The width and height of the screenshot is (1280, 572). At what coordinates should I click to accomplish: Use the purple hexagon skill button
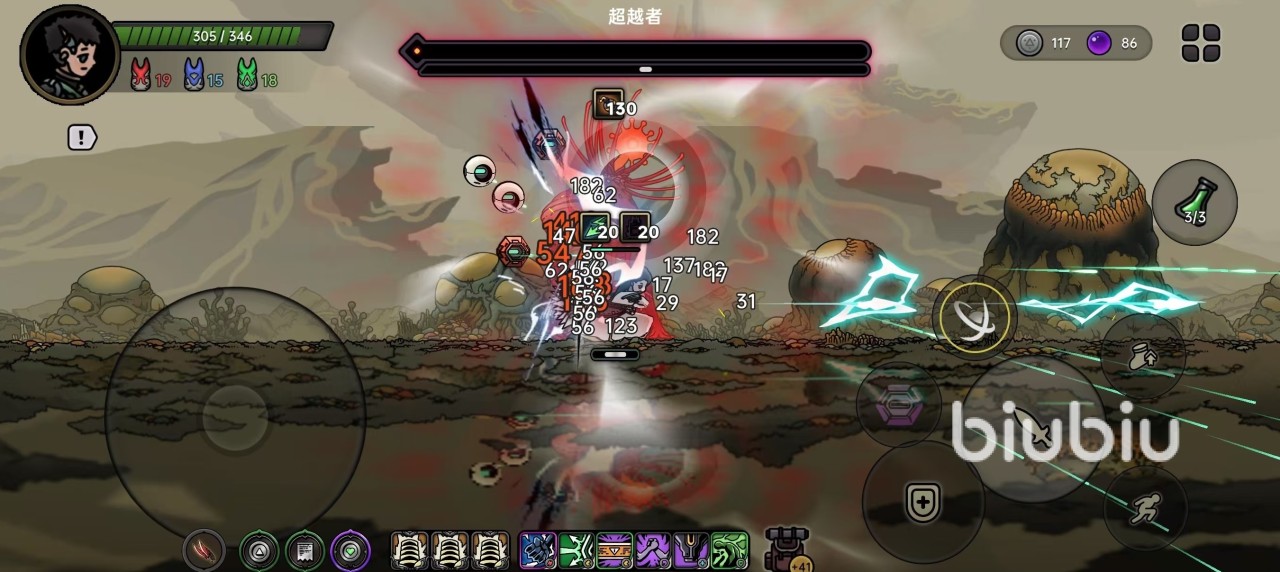(897, 405)
